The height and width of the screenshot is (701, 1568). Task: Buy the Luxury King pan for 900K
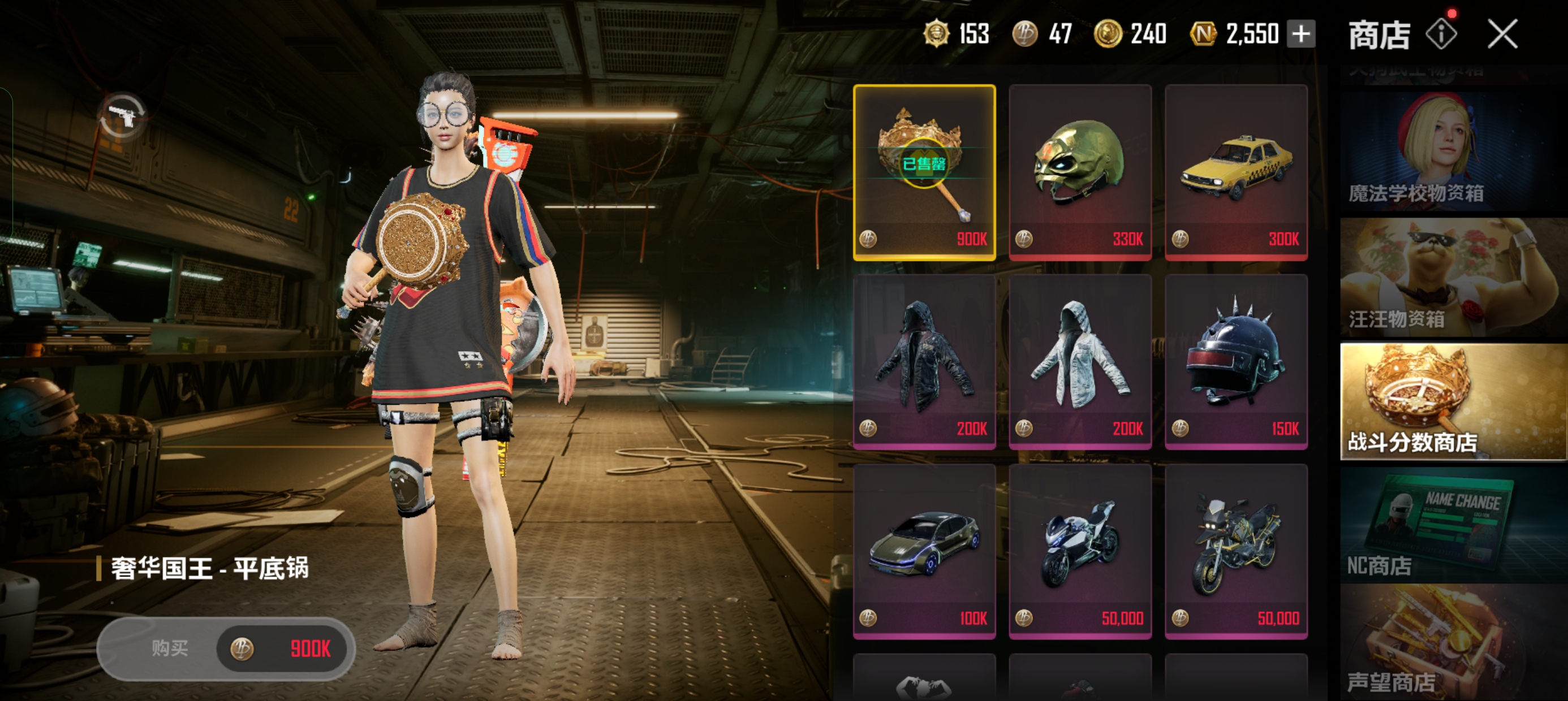point(226,648)
